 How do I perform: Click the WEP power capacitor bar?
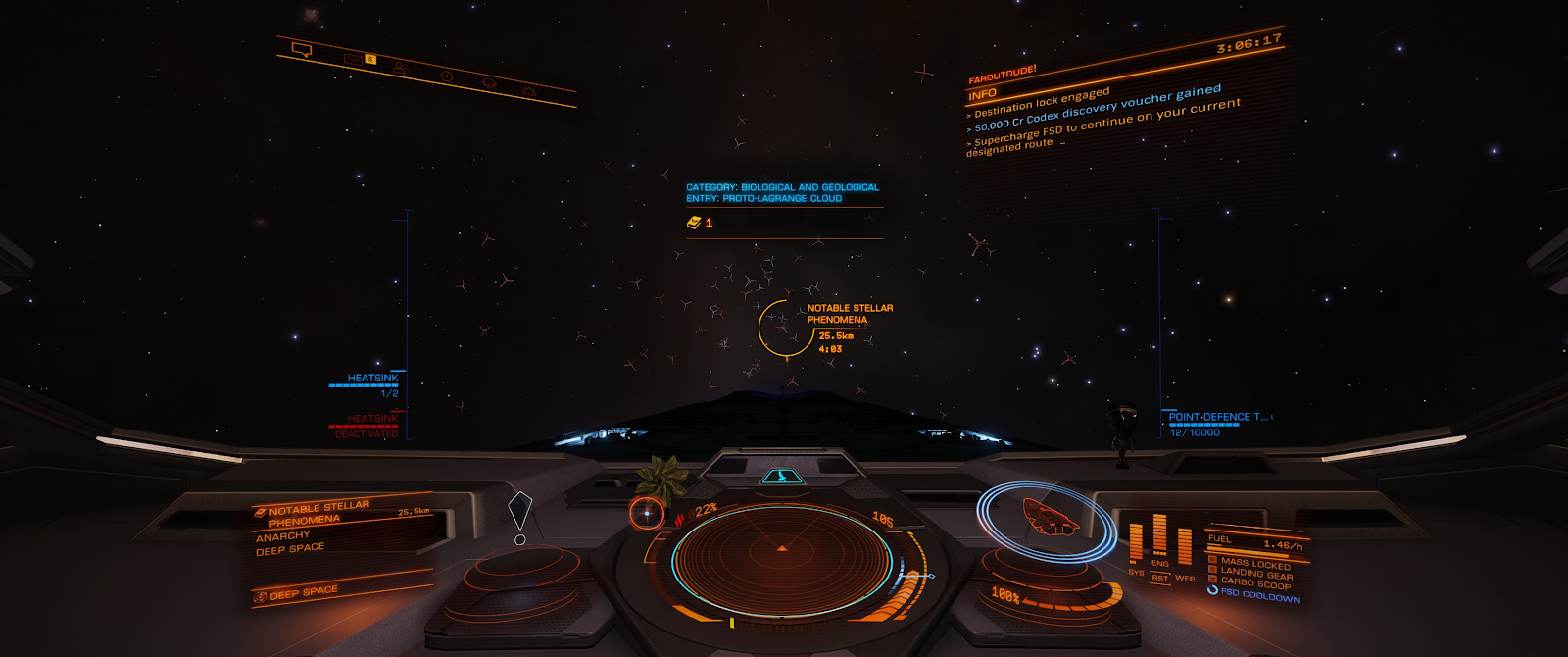click(1185, 546)
